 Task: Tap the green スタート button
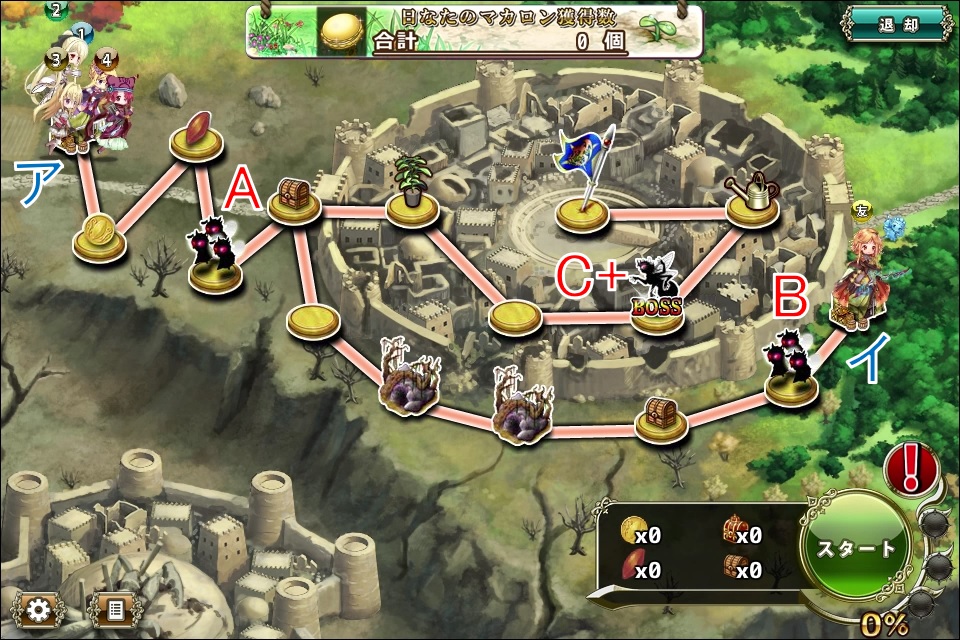click(858, 549)
